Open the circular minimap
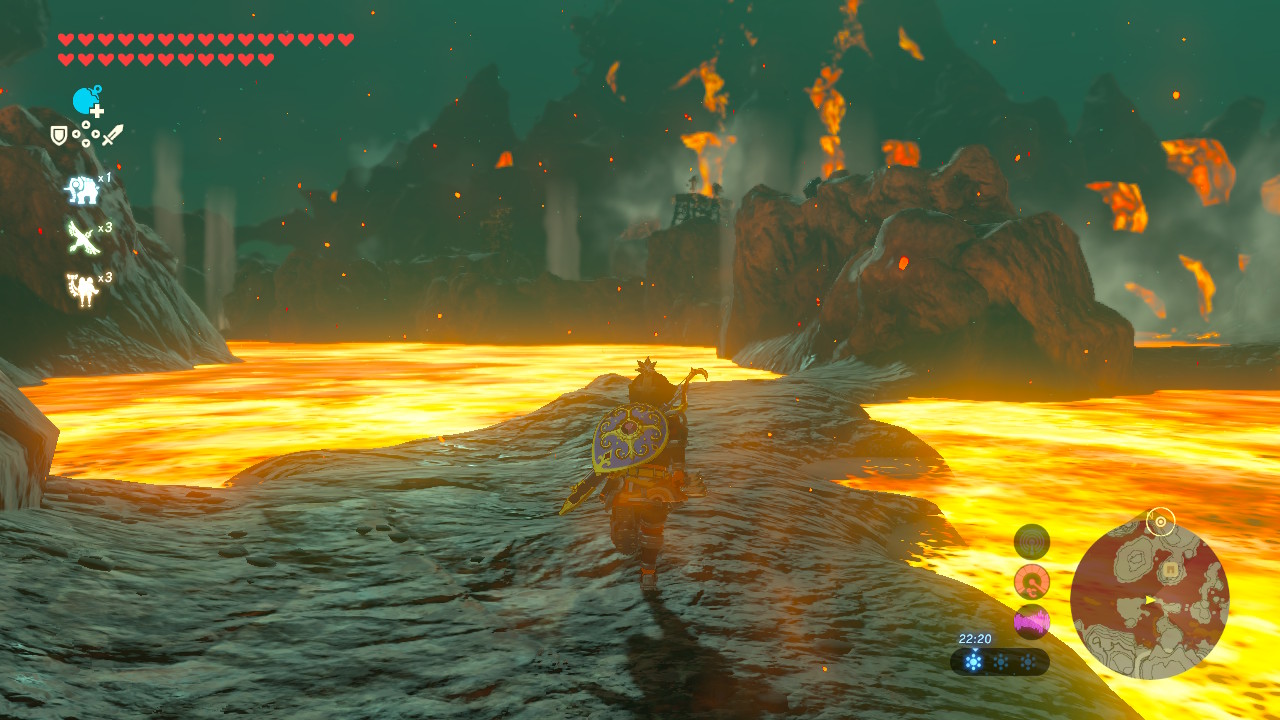Screen dimensions: 1280x720 click(1149, 600)
